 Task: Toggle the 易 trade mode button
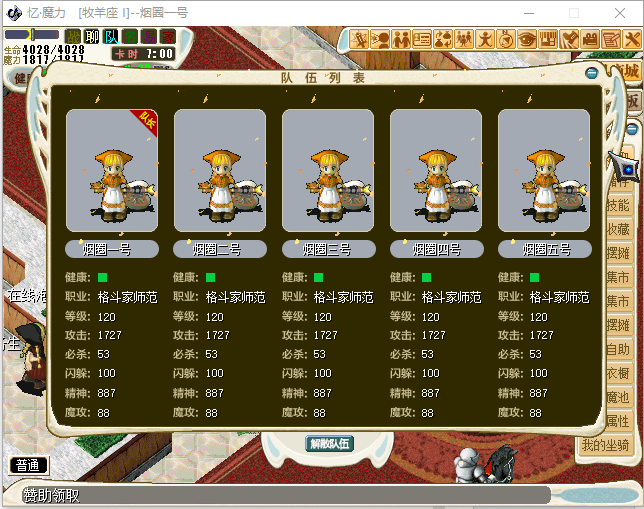pyautogui.click(x=149, y=37)
